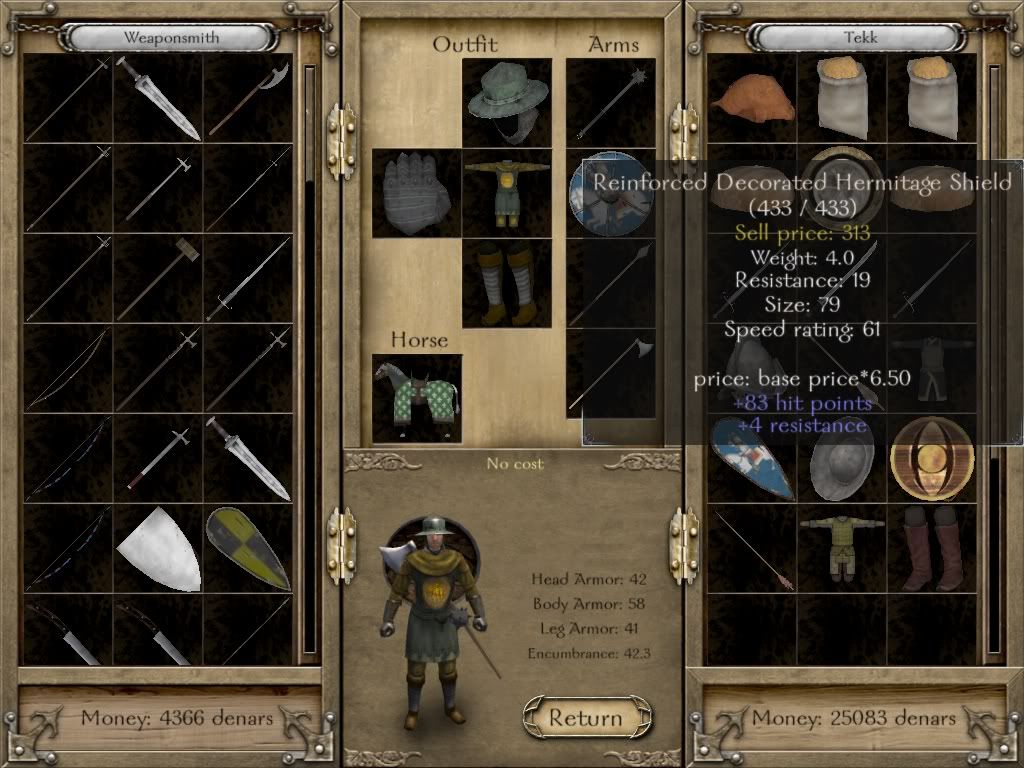1024x768 pixels.
Task: Pick the dark red leather boots
Action: [x=931, y=548]
